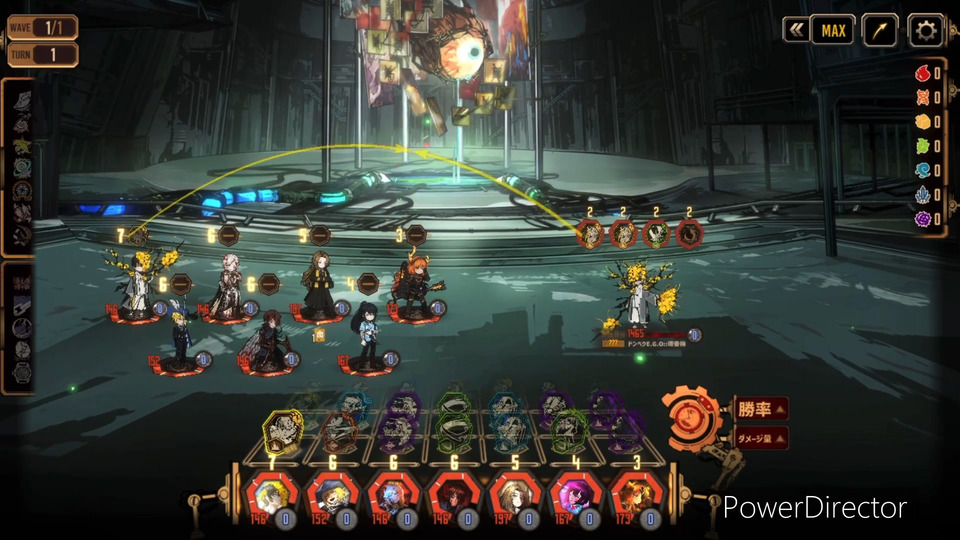This screenshot has height=540, width=960.
Task: Toggle the yellow arrow targeting-line button
Action: tap(880, 31)
